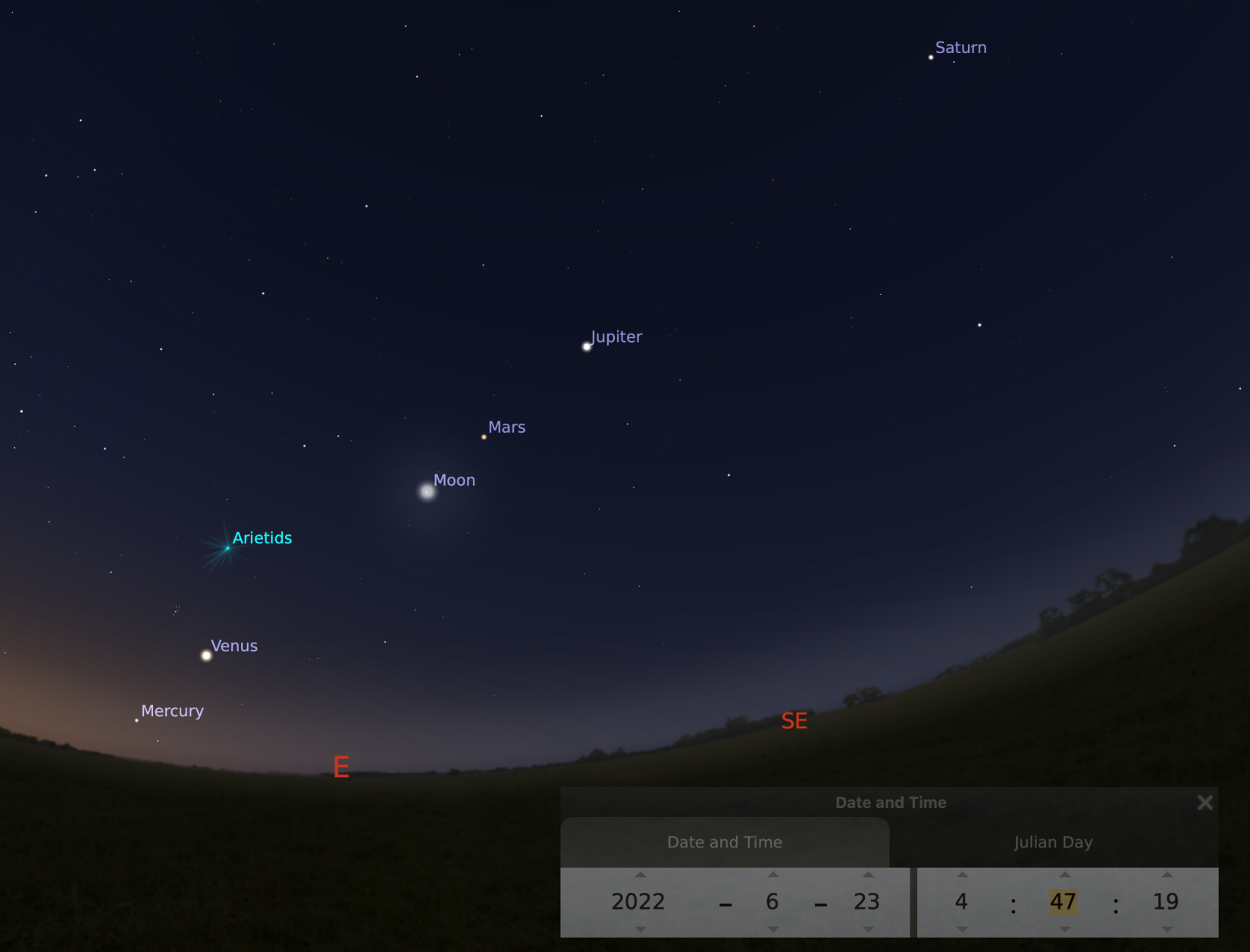Close the Date and Time dialog
The height and width of the screenshot is (952, 1250).
pyautogui.click(x=1205, y=802)
